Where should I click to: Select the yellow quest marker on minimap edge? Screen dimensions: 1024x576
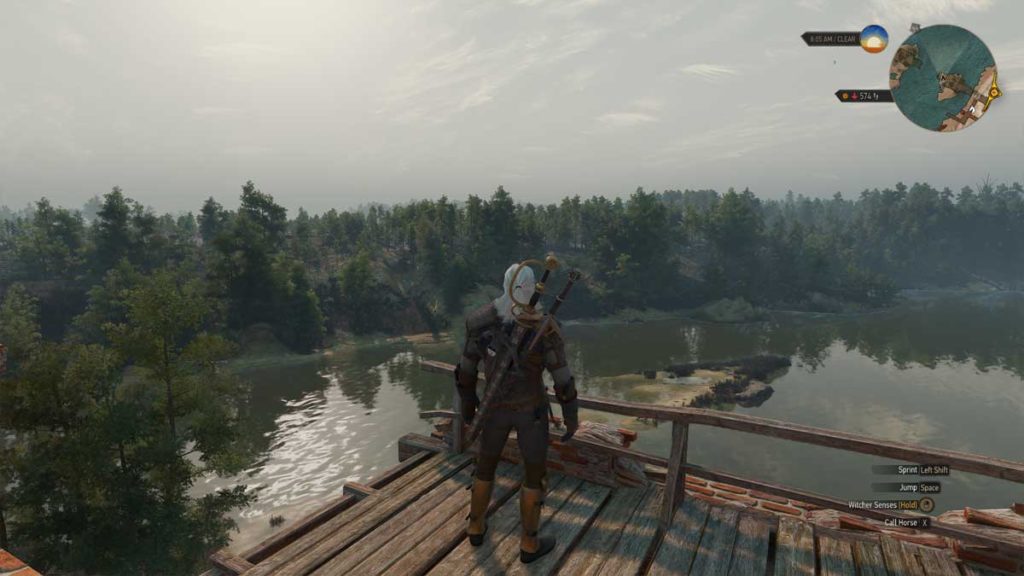point(994,92)
